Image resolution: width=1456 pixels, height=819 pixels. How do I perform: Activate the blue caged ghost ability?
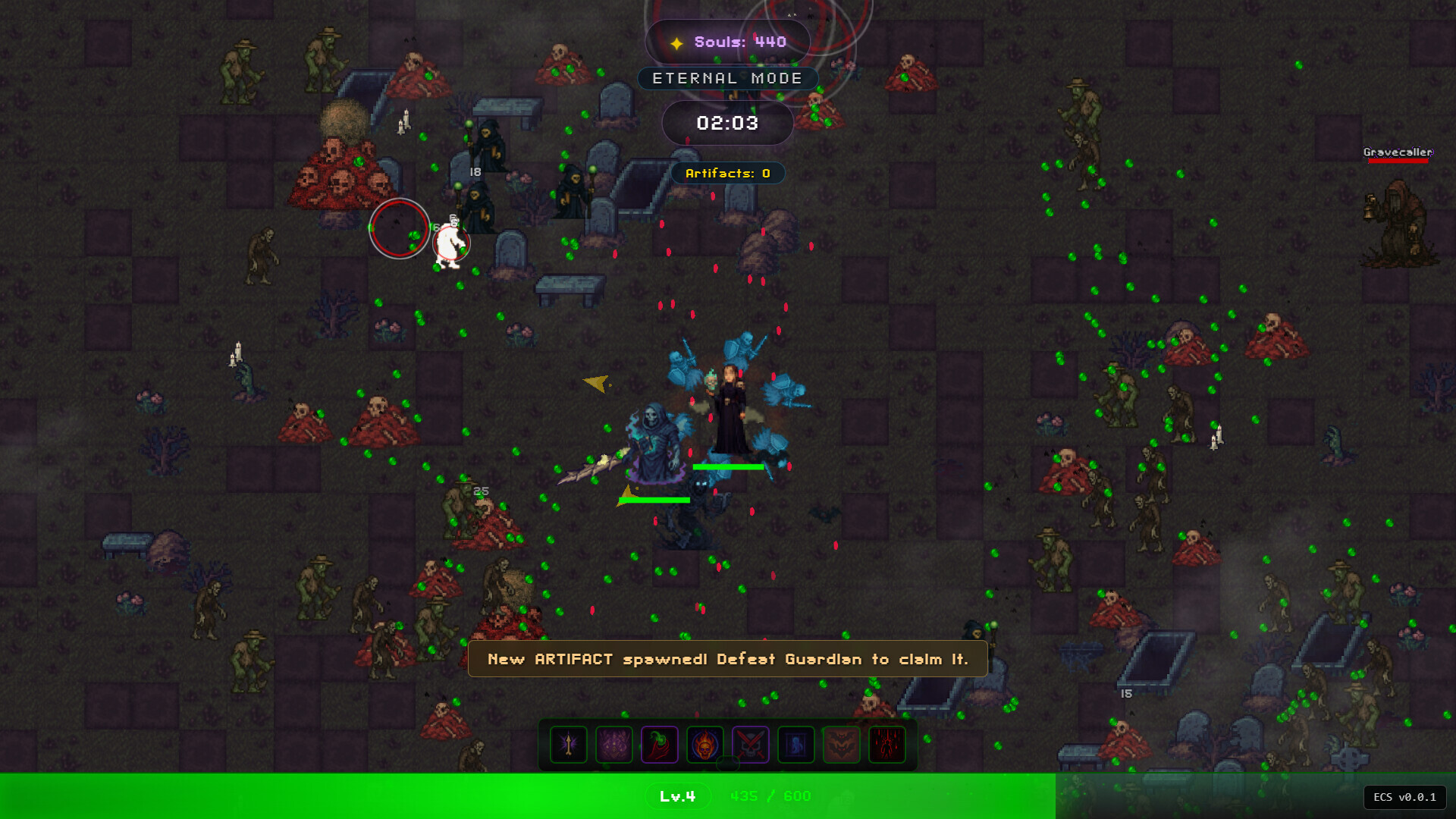796,745
